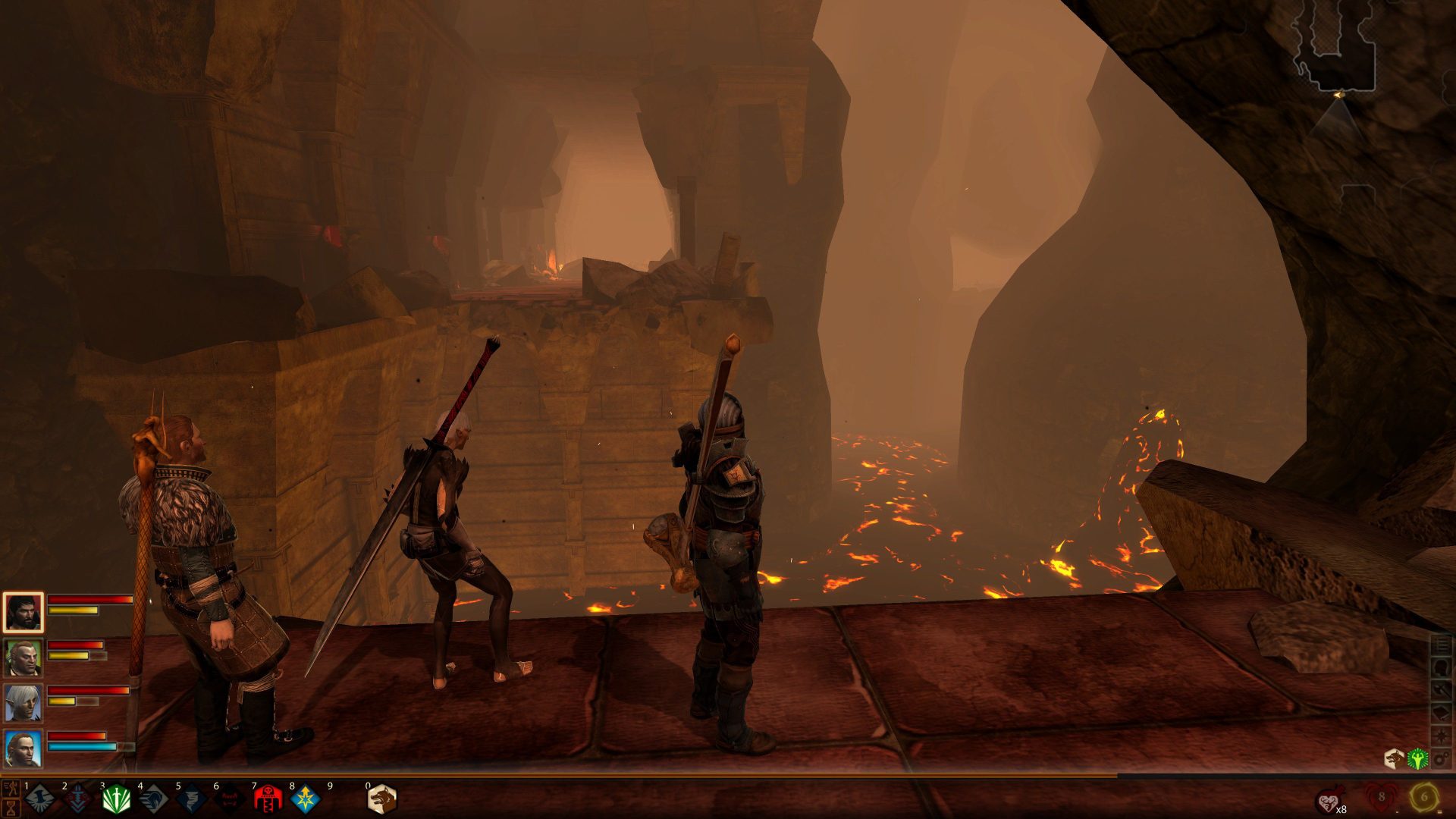1456x819 pixels.
Task: Use the red skull ability in slot 7
Action: (x=267, y=799)
